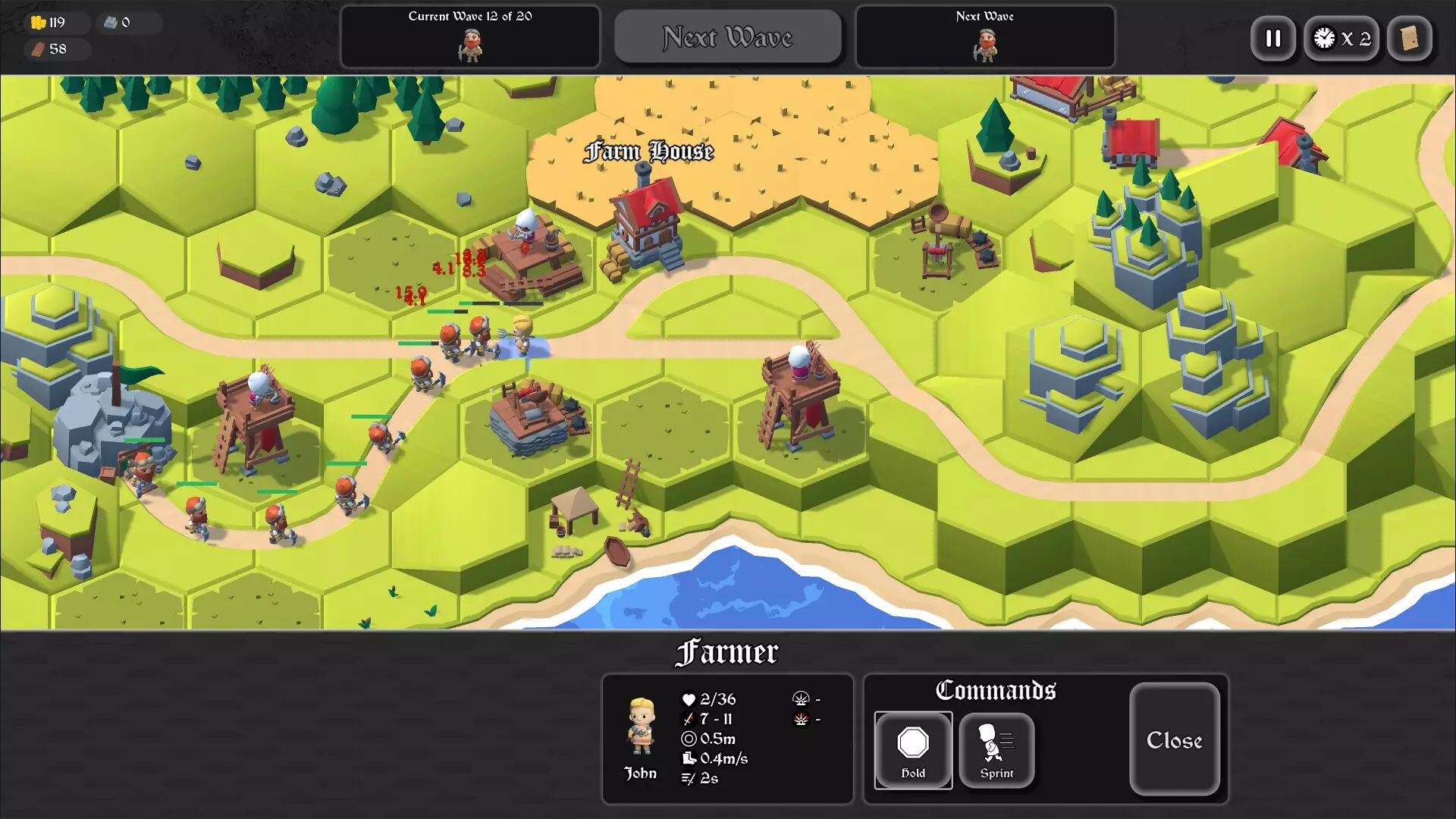This screenshot has height=819, width=1456.
Task: Select the boot icon for movement speed
Action: tap(689, 758)
